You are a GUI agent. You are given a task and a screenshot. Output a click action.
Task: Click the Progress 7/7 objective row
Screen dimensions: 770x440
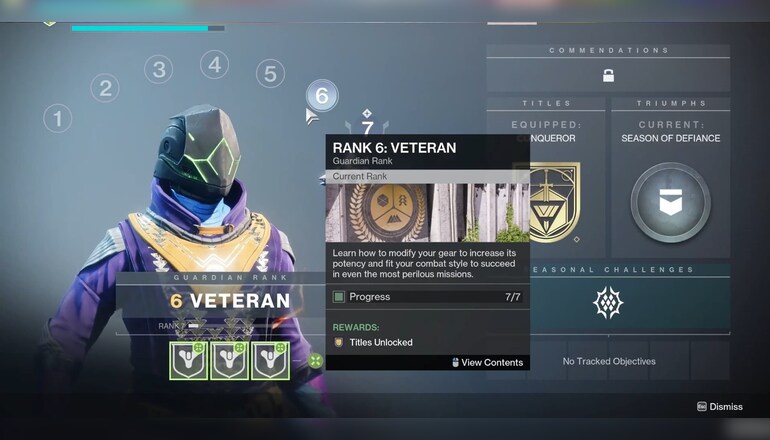[x=428, y=297]
